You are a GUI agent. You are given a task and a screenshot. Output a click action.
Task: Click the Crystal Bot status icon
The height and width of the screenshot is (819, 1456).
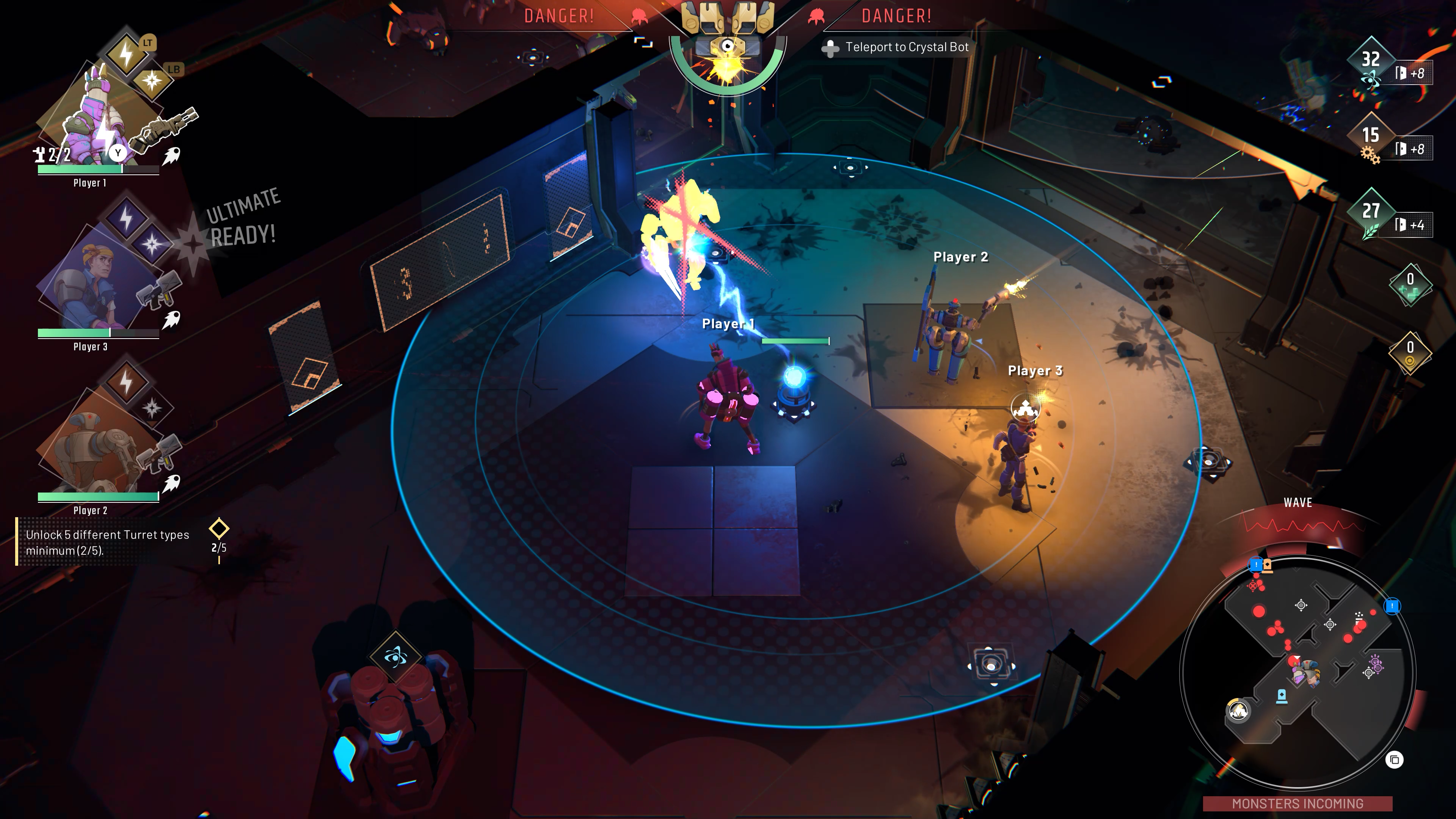(728, 48)
